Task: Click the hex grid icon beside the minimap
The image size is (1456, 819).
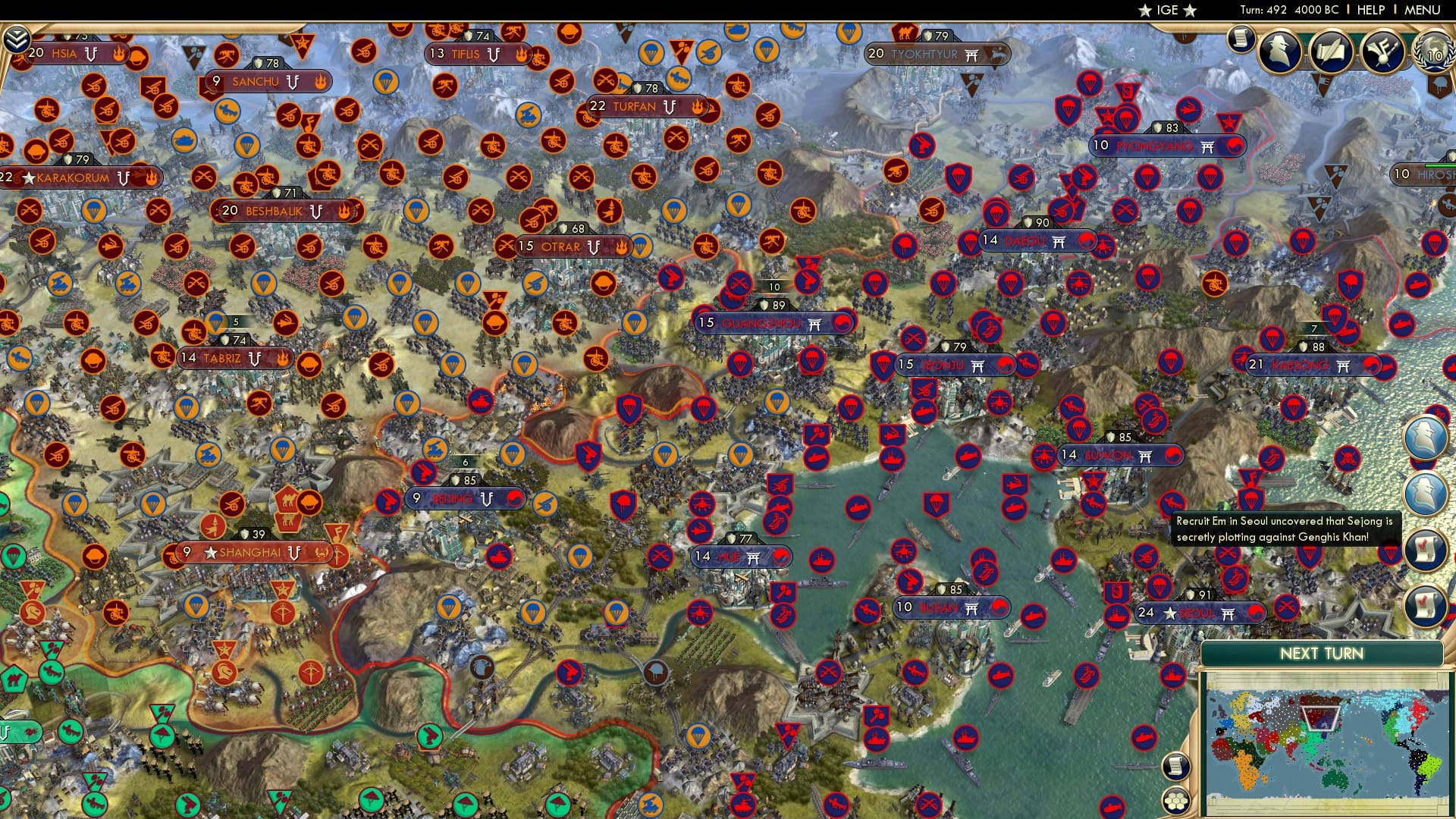Action: tap(1176, 799)
